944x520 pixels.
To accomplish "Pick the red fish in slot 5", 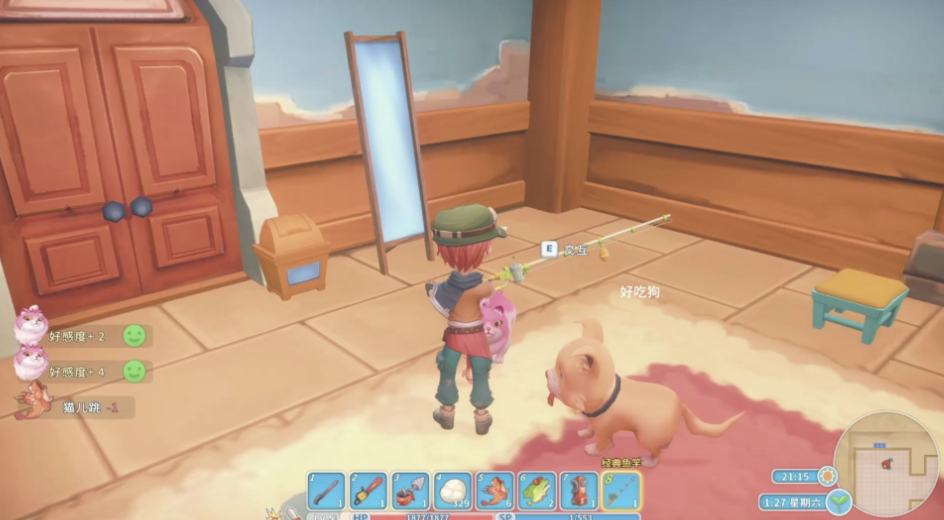I will point(495,491).
